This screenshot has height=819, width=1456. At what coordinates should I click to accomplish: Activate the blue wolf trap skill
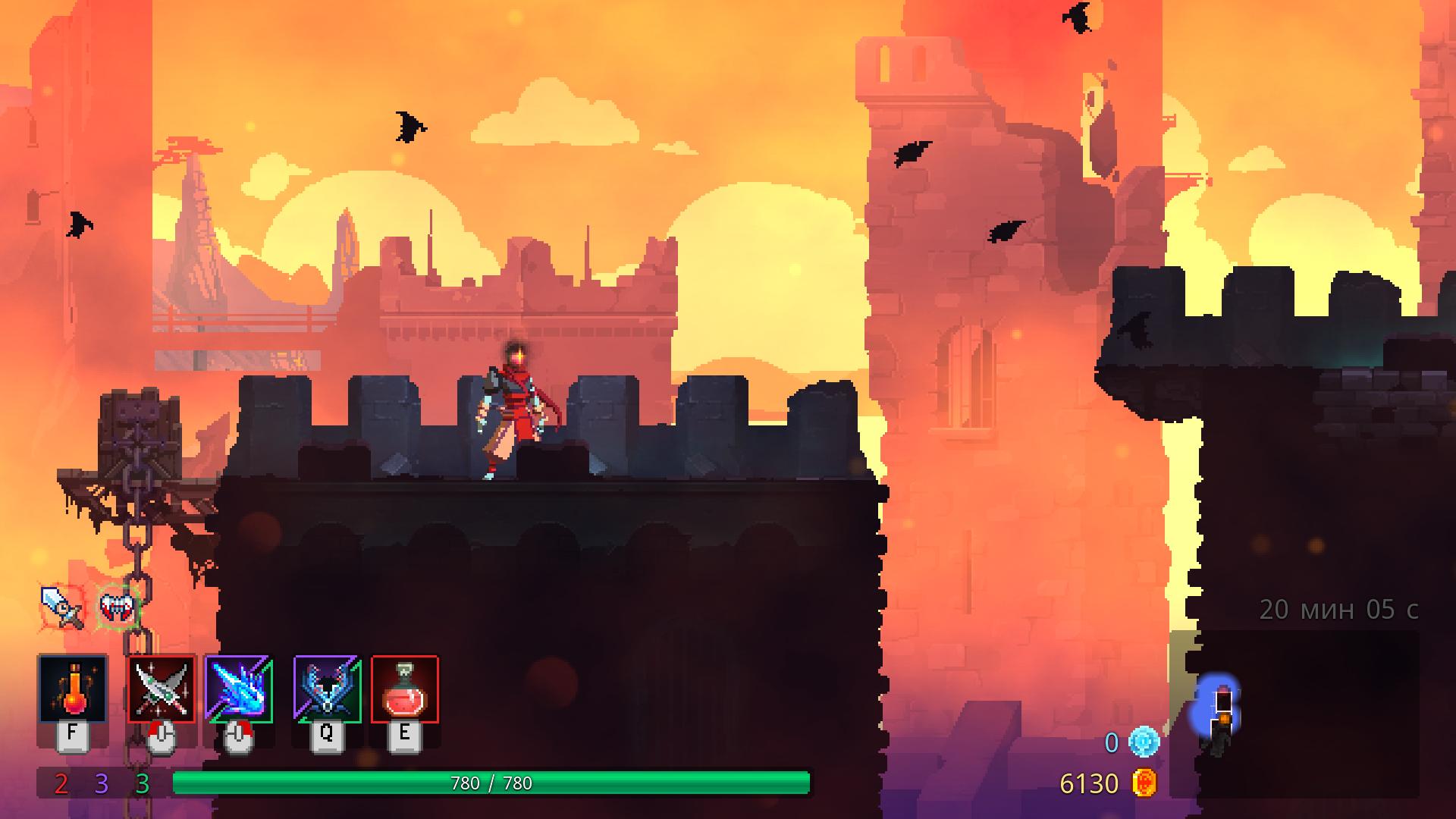[328, 689]
